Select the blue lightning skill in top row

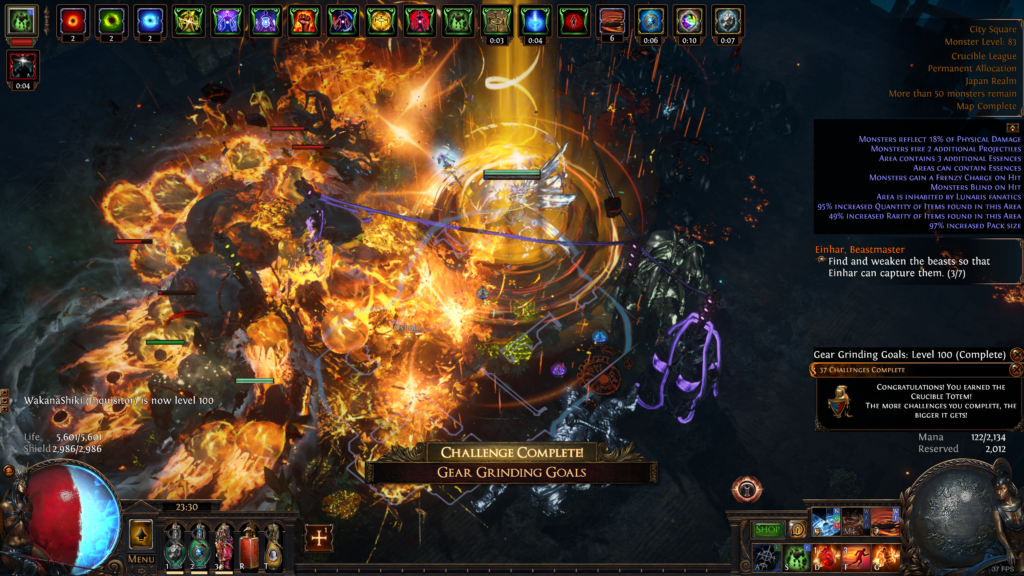(x=826, y=521)
